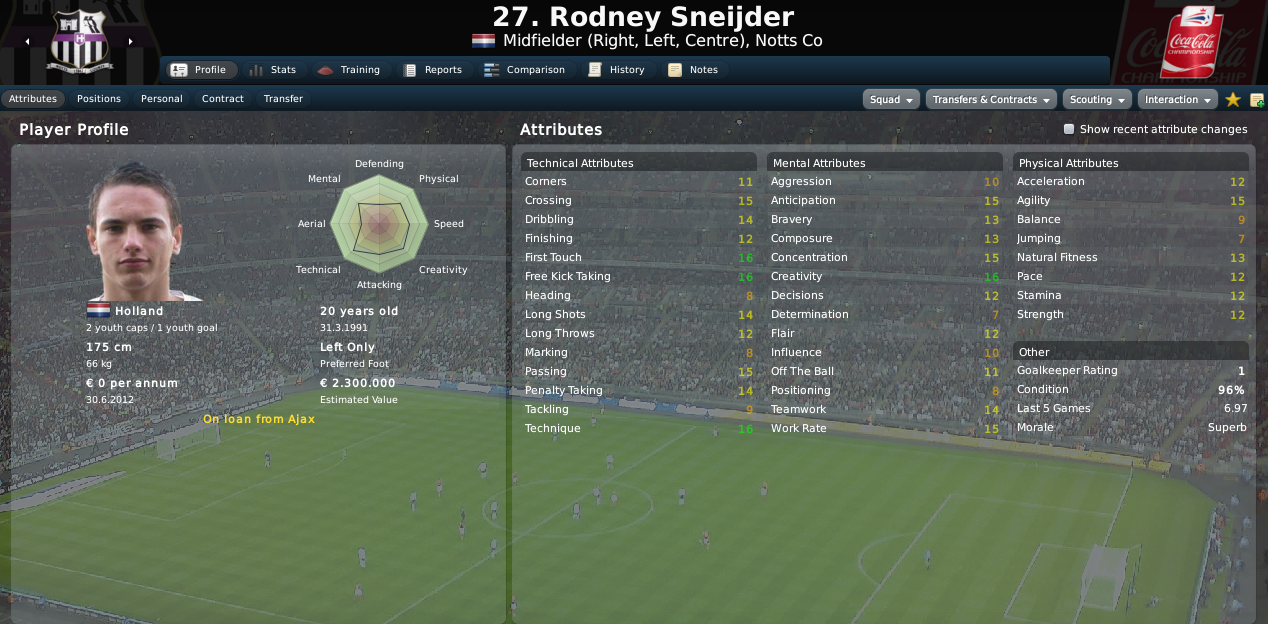Open the Notes tab
The image size is (1268, 624).
pyautogui.click(x=693, y=70)
